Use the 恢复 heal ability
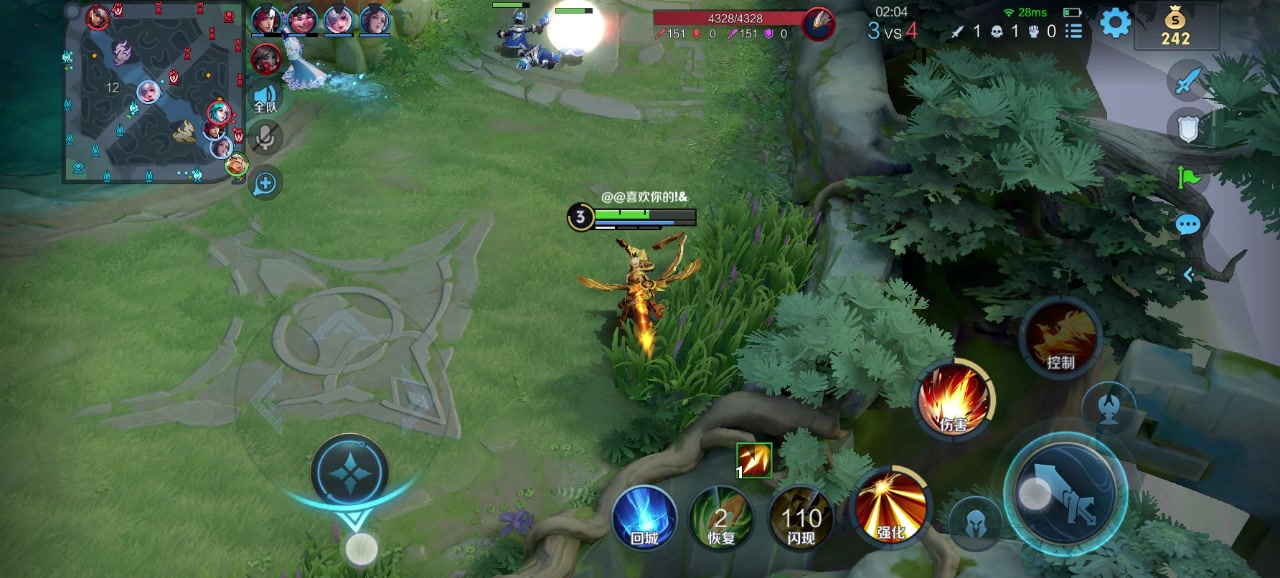The width and height of the screenshot is (1280, 578). (722, 518)
